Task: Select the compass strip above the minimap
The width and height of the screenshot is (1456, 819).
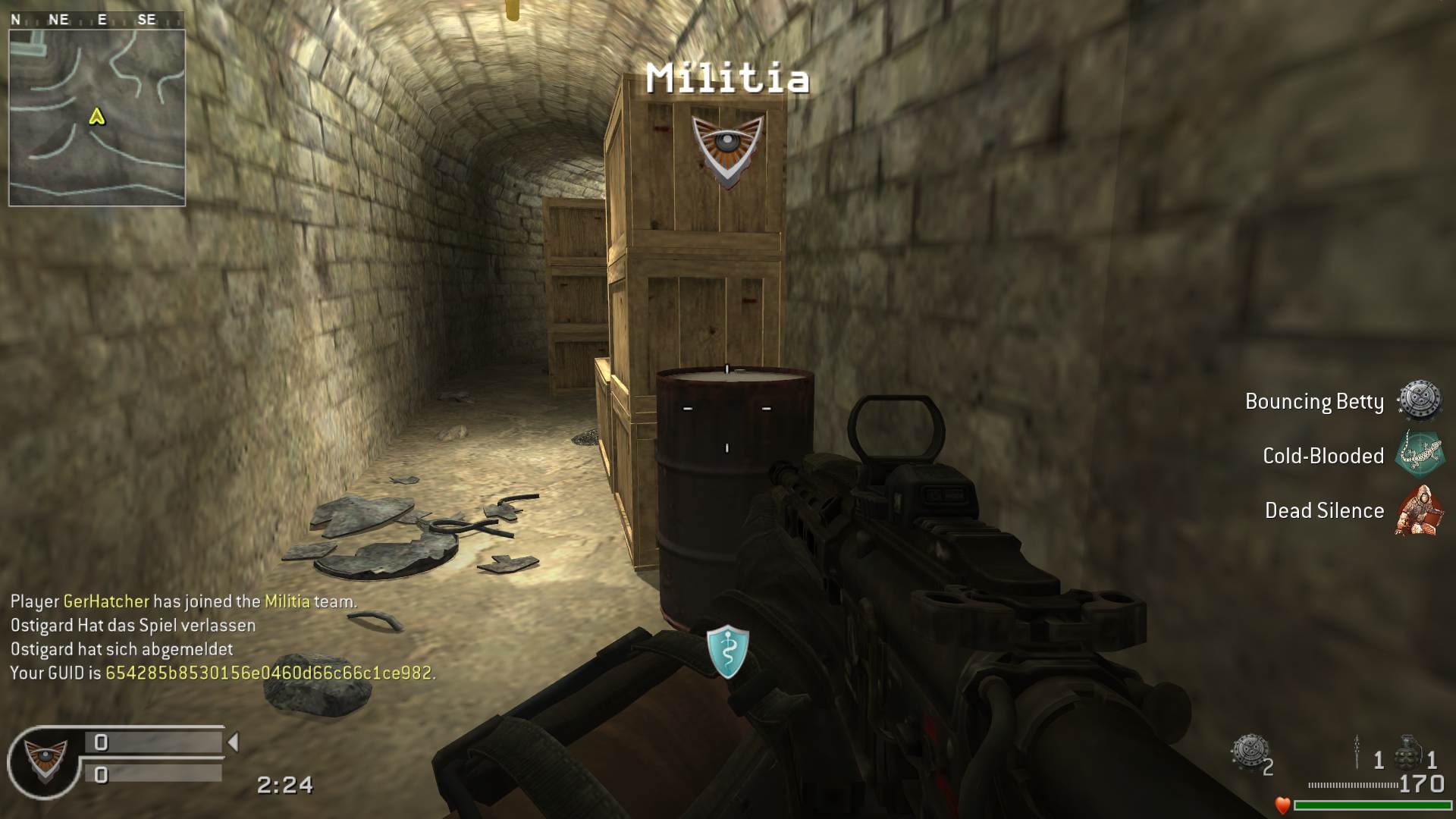Action: pos(96,20)
